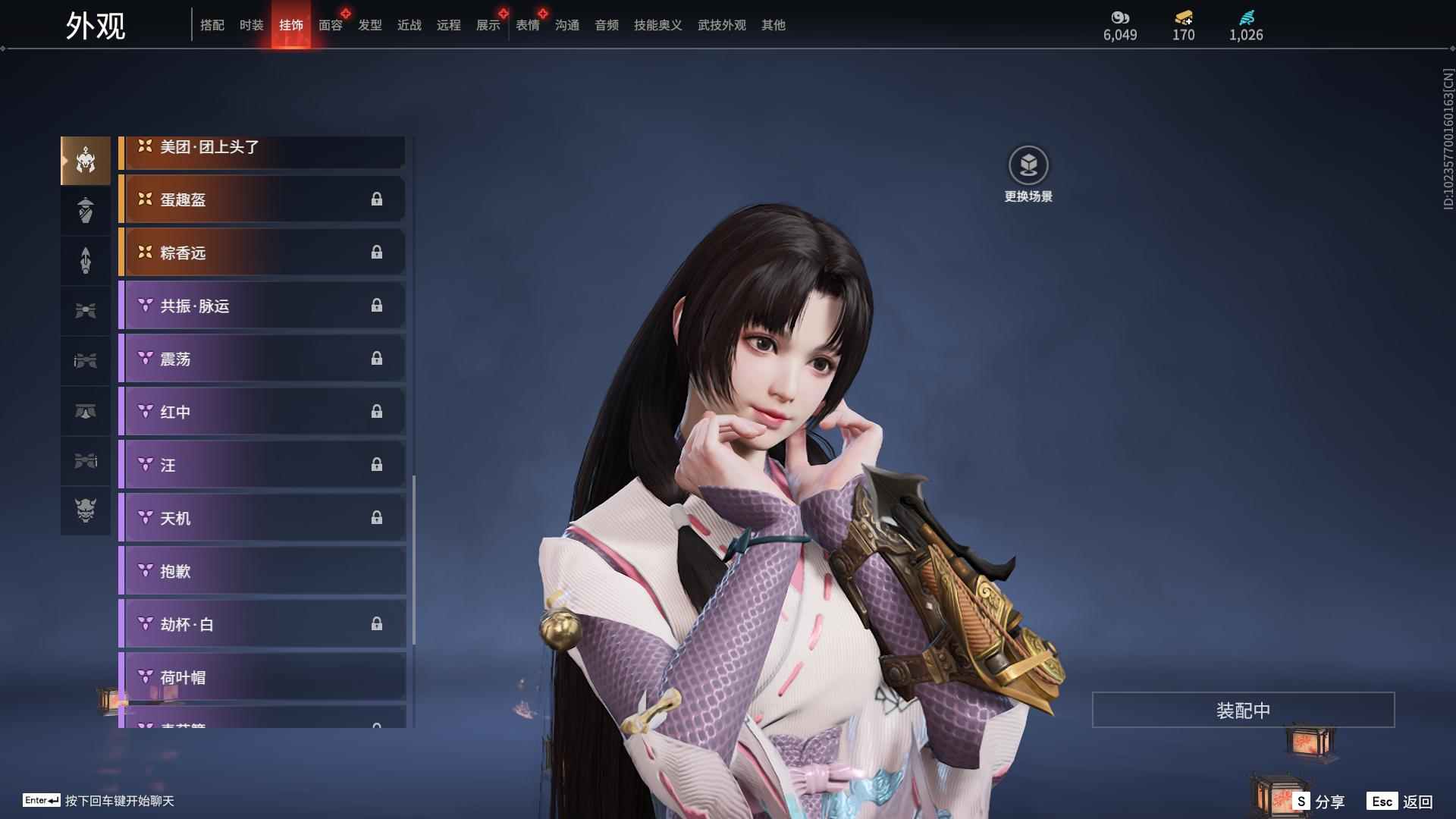This screenshot has width=1456, height=819.
Task: Select the oni mask category icon at sidebar bottom
Action: [x=85, y=510]
